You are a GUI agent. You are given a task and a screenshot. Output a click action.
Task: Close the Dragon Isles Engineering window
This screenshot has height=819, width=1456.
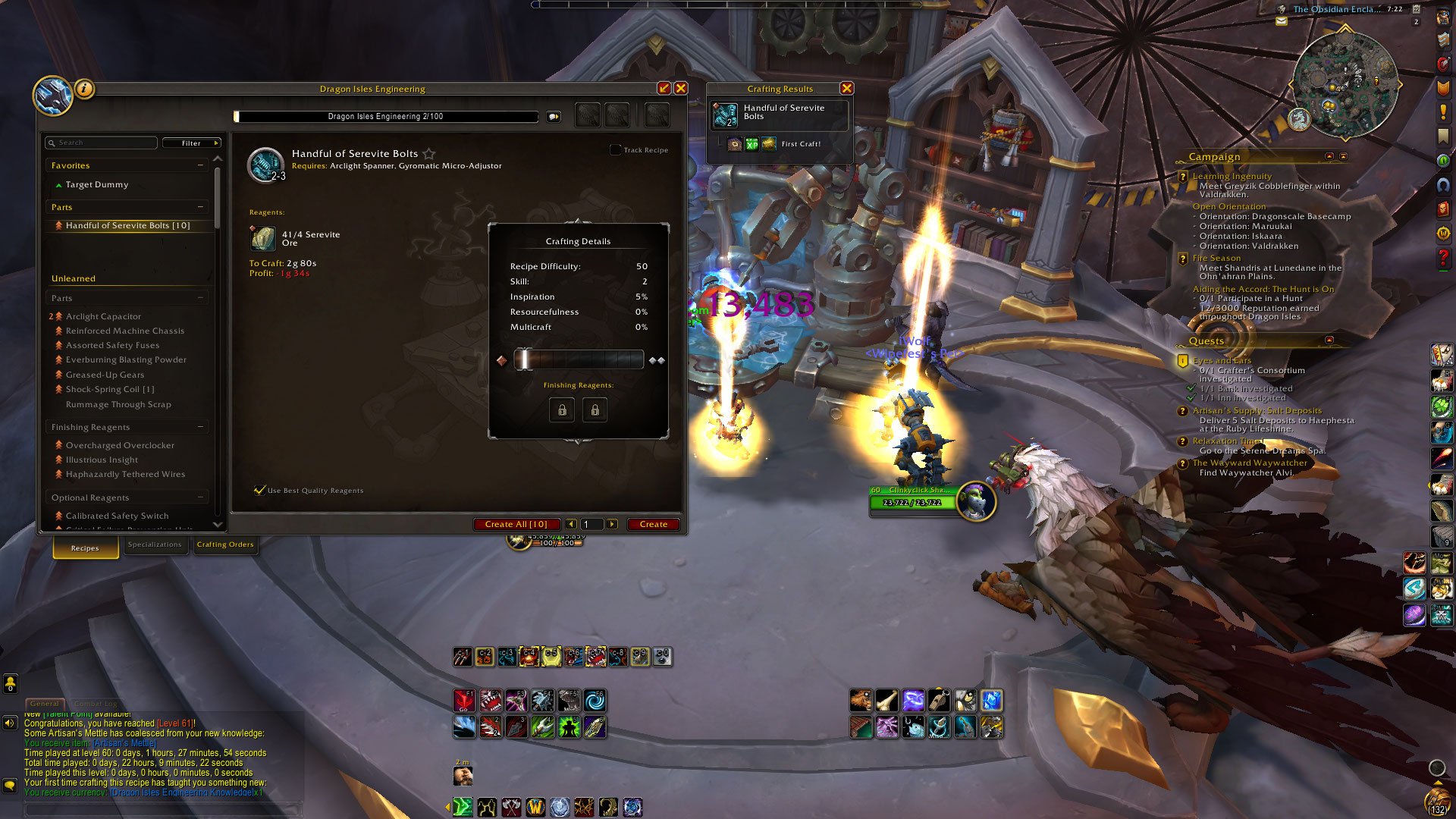(x=681, y=88)
